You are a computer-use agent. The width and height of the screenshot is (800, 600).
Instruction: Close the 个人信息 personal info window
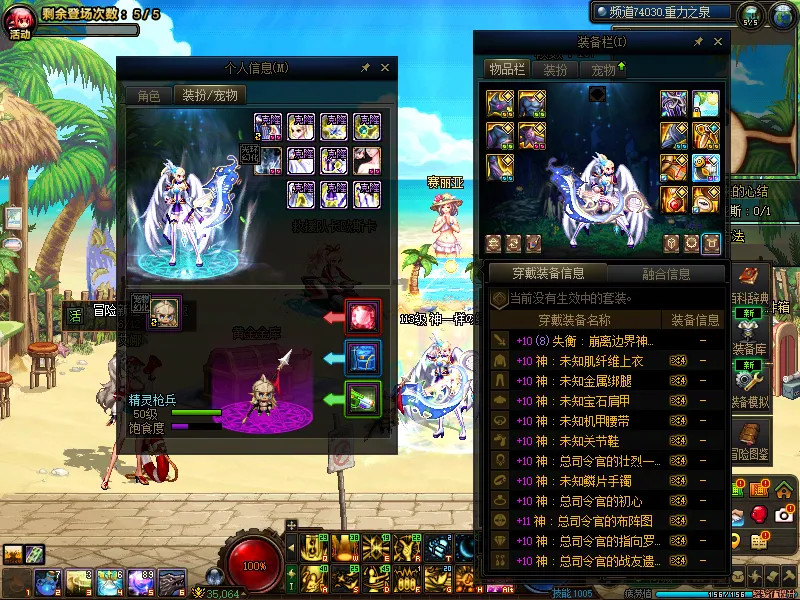[385, 68]
